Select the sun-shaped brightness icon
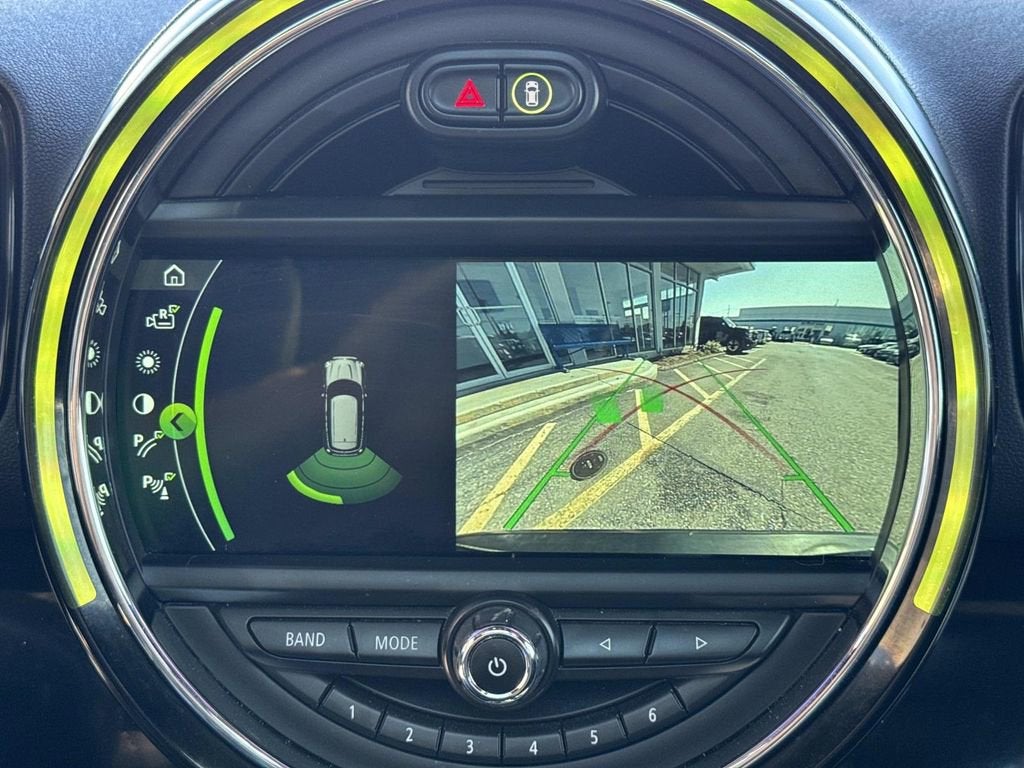This screenshot has height=768, width=1024. pyautogui.click(x=148, y=361)
